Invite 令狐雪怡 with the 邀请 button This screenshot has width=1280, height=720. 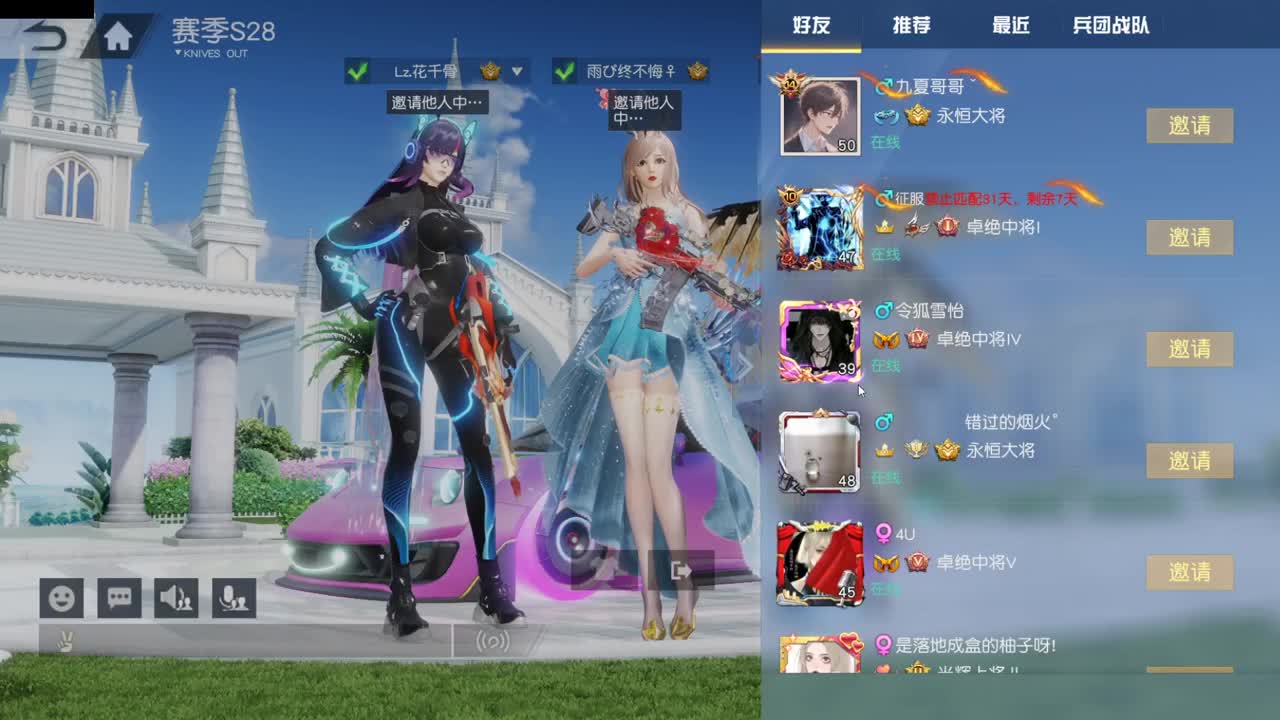pos(1189,348)
